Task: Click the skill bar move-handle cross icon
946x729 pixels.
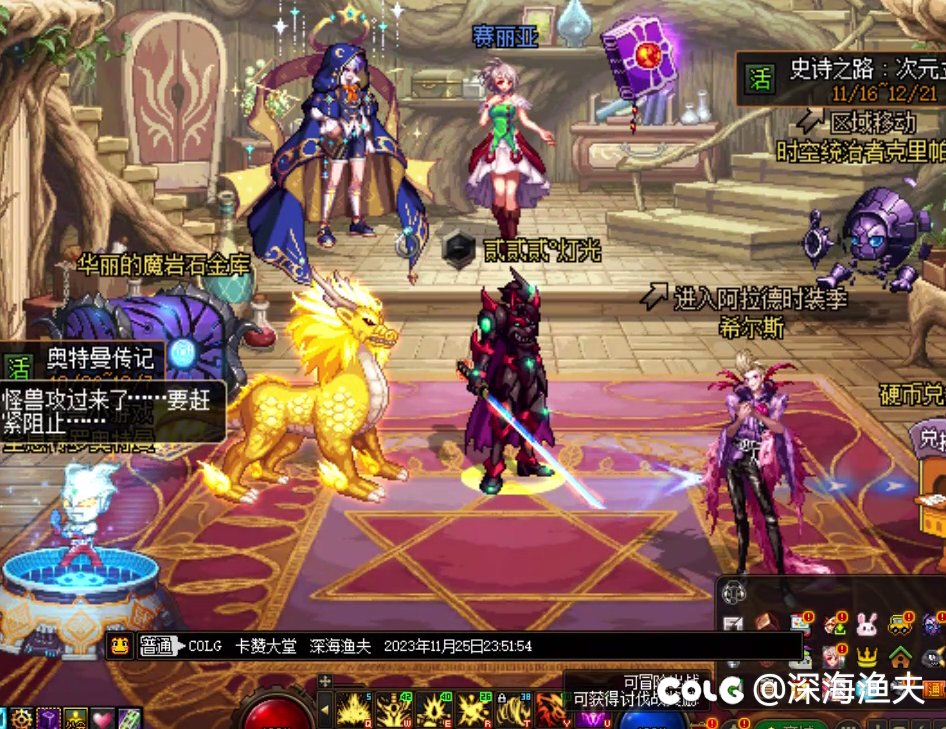Action: tap(324, 682)
